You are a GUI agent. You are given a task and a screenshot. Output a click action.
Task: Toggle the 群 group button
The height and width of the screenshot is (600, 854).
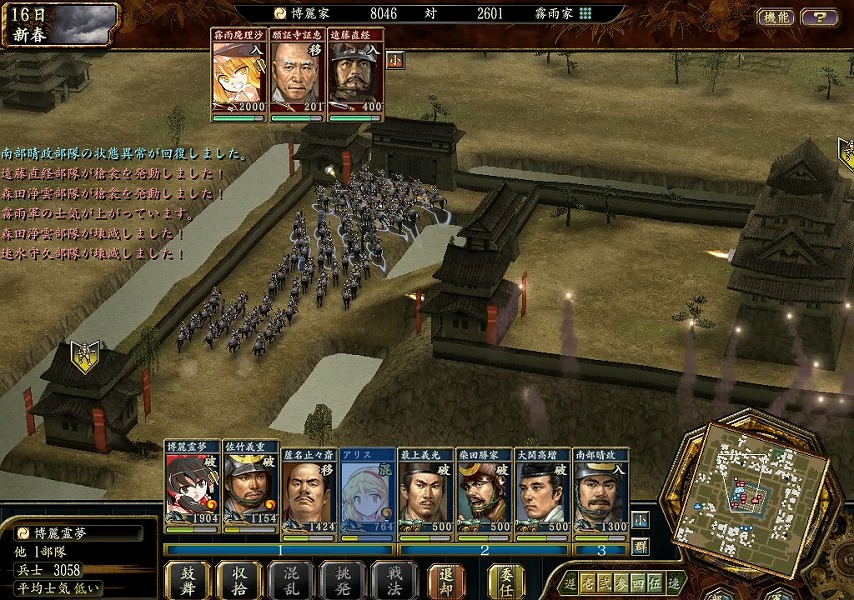click(640, 547)
